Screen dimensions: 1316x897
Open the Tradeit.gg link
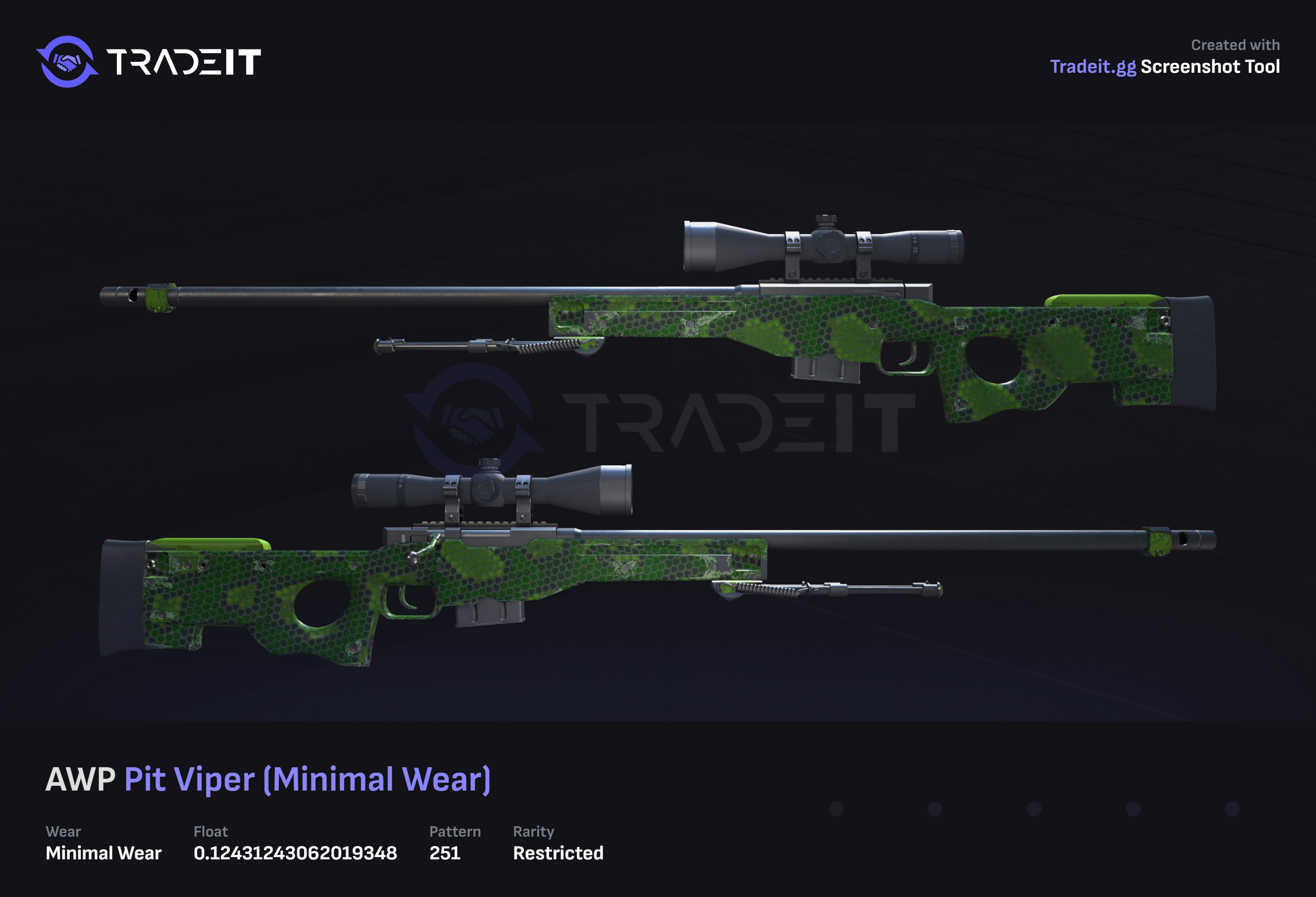1092,67
